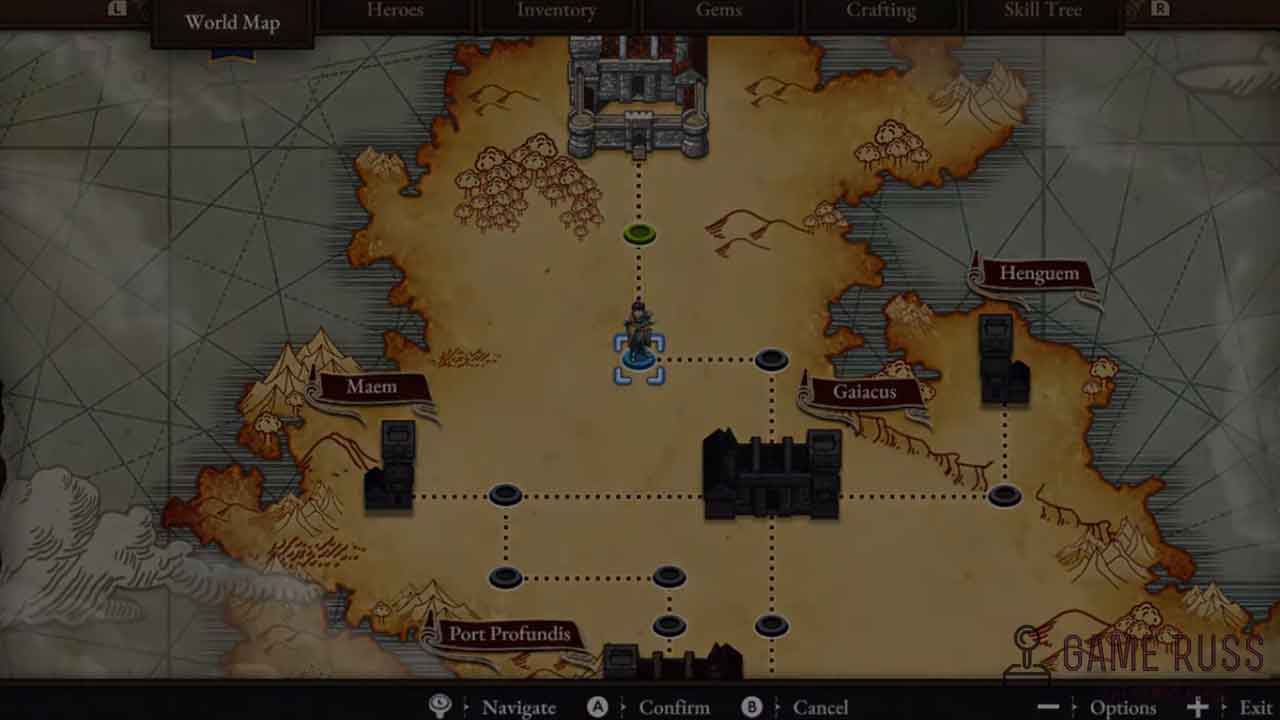Select the Henguem tower location
The width and height of the screenshot is (1280, 720).
(1003, 361)
